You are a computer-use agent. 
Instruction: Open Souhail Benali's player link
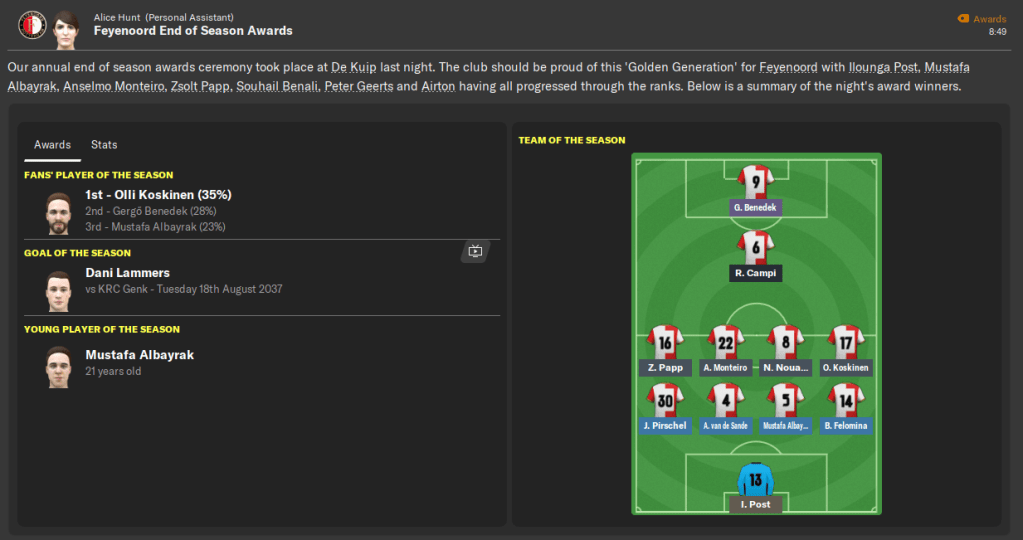[x=277, y=87]
